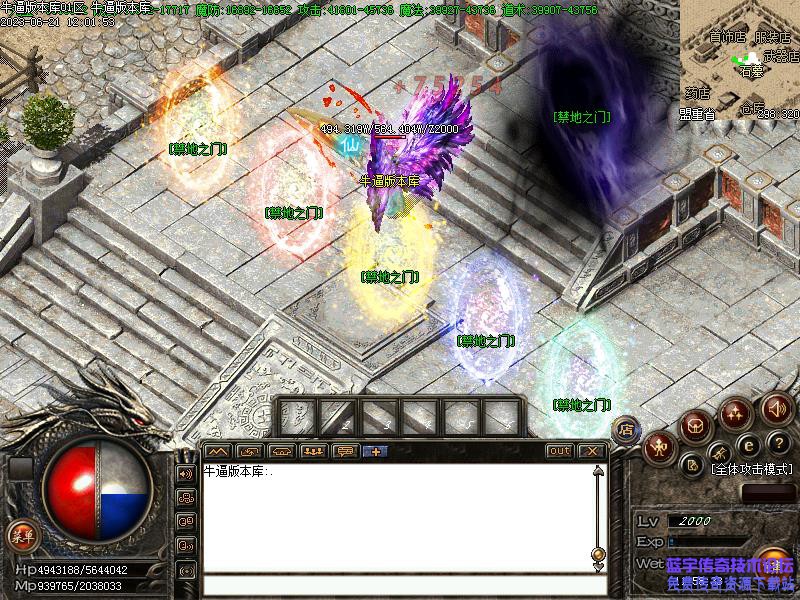Select the group people chat tab

pyautogui.click(x=313, y=451)
